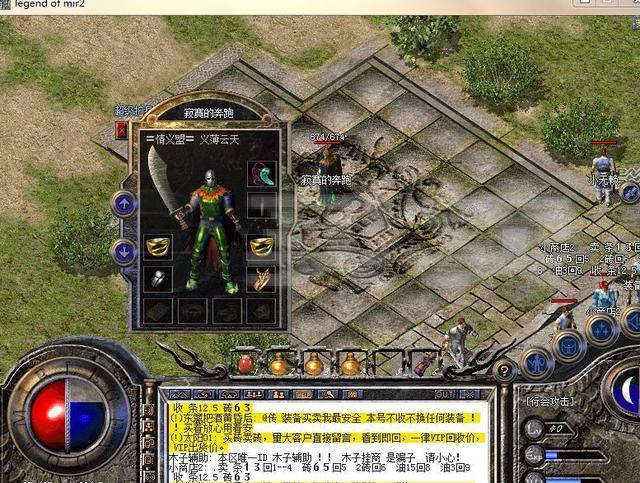Click the up arrow on character panel

point(124,204)
